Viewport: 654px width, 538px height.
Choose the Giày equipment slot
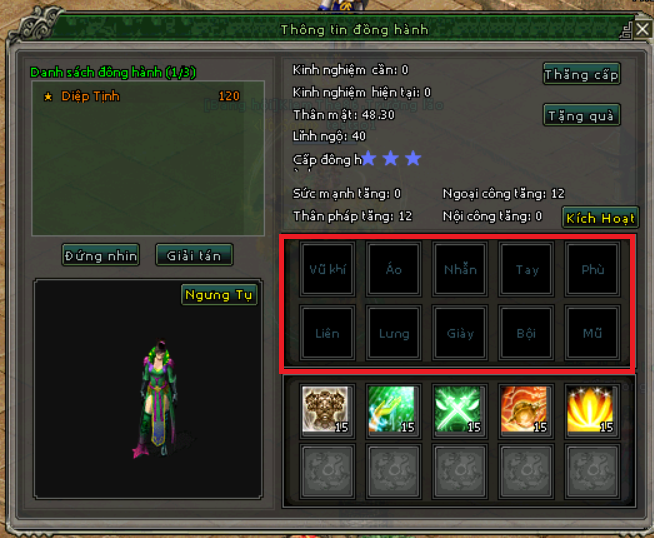tap(460, 333)
